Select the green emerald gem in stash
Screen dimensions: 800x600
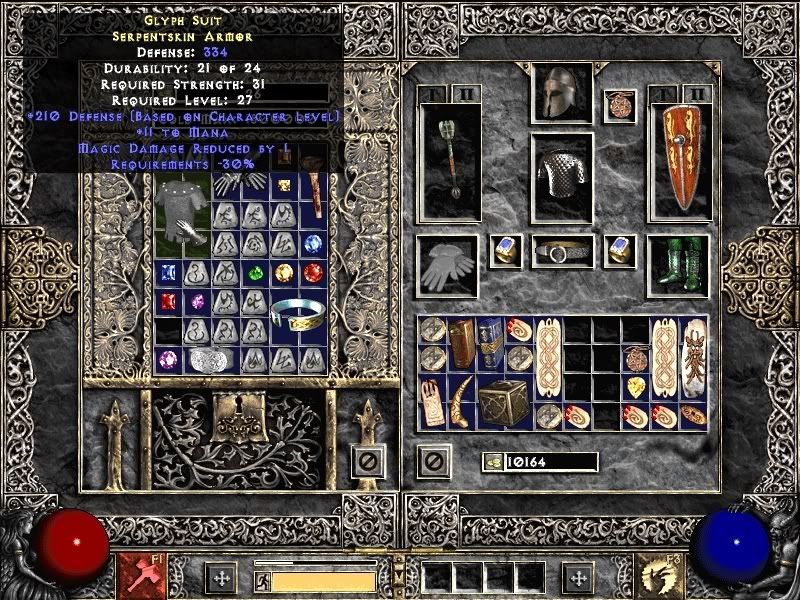[257, 271]
